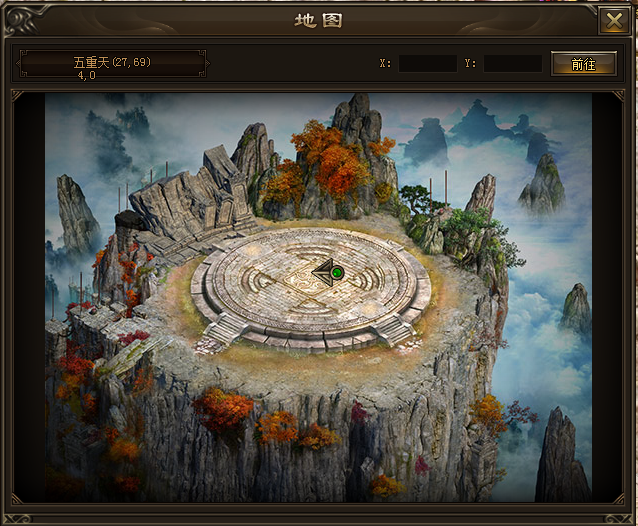638x526 pixels.
Task: Focus the X coordinate input field
Action: 427,63
